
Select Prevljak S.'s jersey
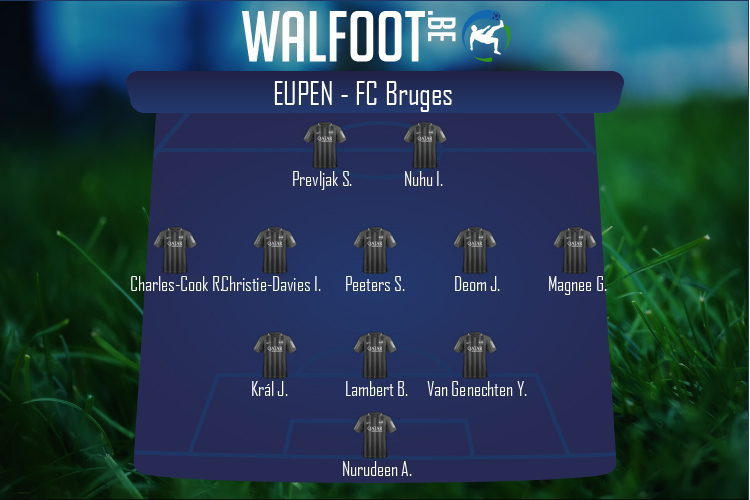click(x=324, y=146)
